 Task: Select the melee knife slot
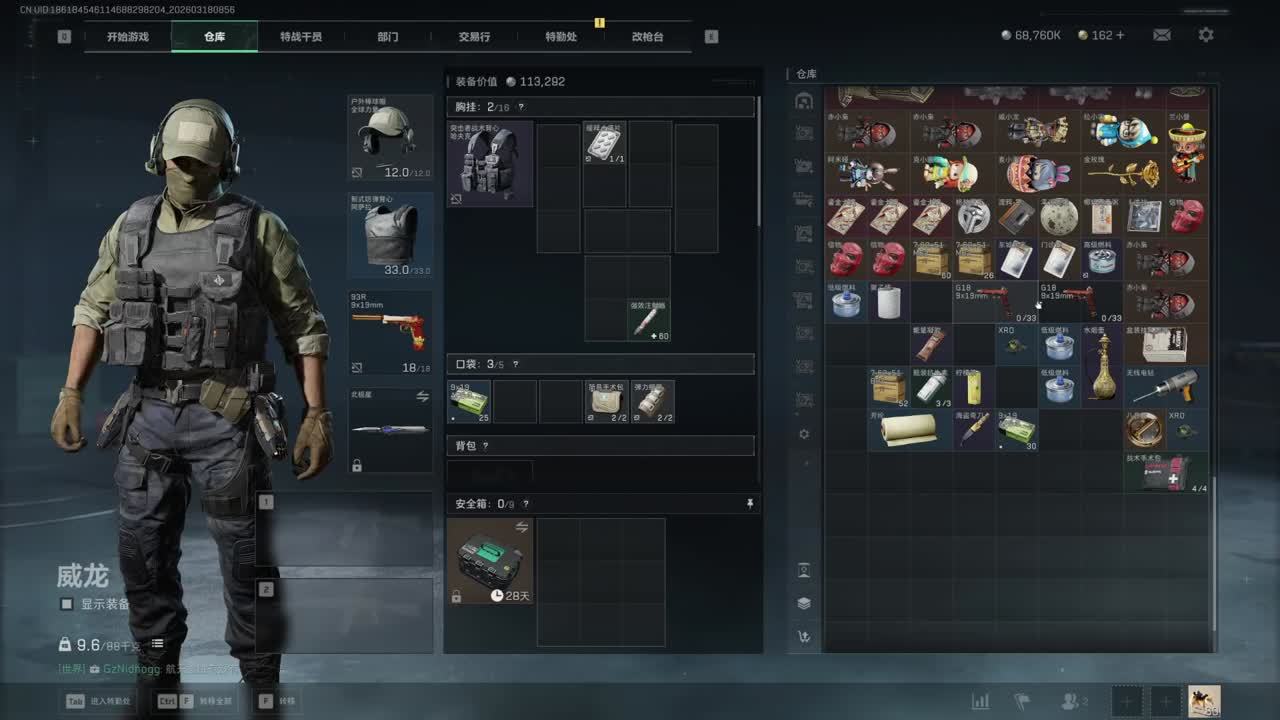[390, 430]
